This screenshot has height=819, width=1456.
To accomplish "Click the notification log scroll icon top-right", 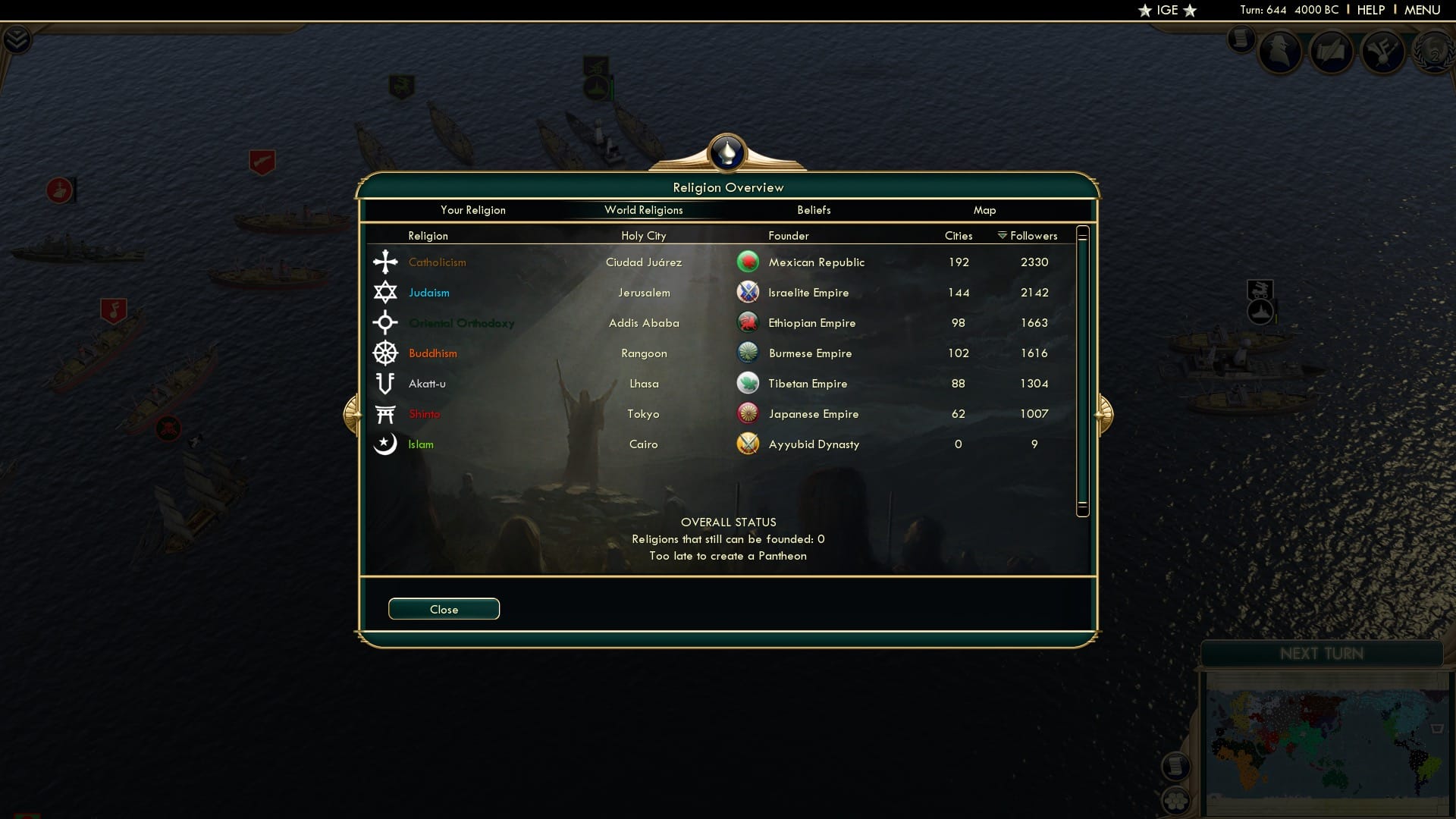I will click(x=1241, y=39).
